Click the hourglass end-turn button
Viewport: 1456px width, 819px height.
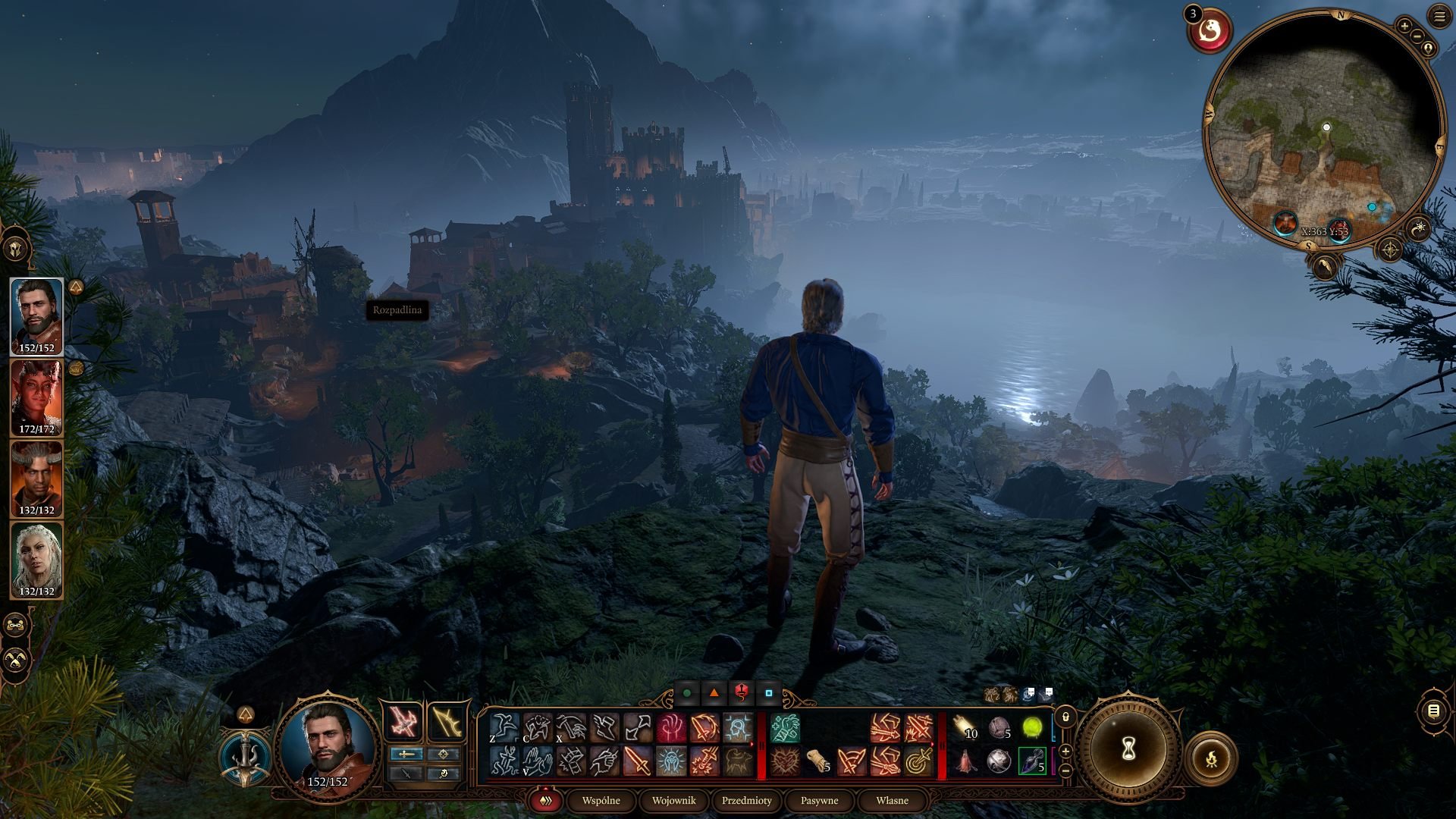[x=1128, y=749]
